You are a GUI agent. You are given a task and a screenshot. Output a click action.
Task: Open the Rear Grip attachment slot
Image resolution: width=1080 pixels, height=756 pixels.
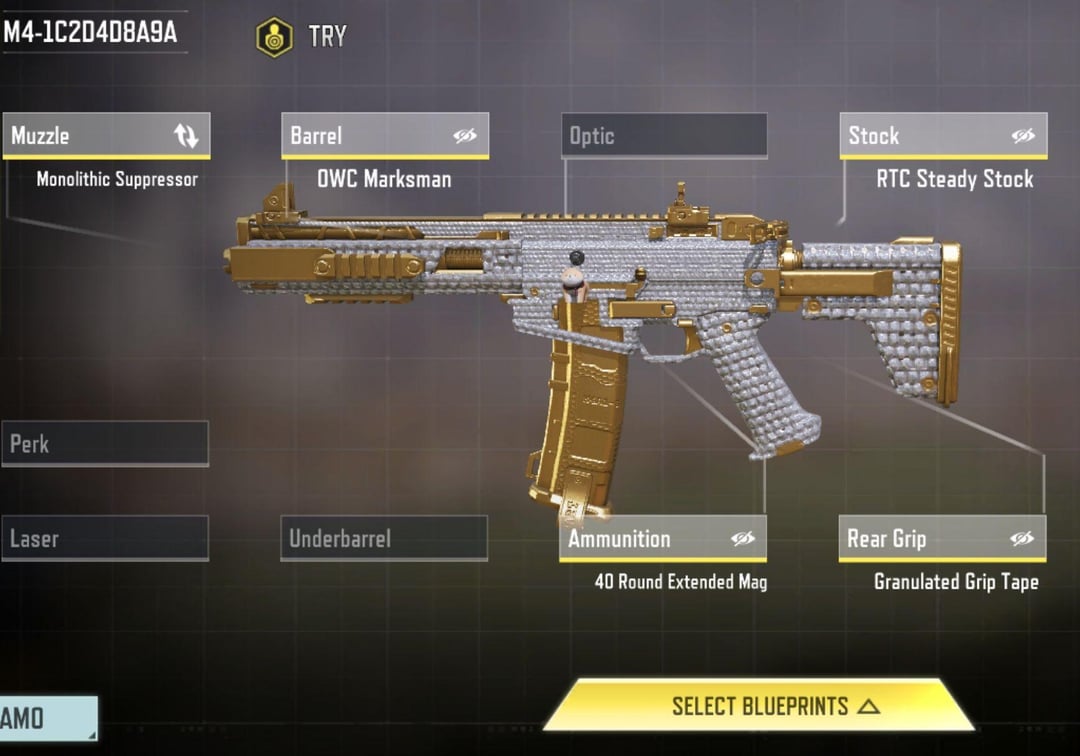point(920,539)
